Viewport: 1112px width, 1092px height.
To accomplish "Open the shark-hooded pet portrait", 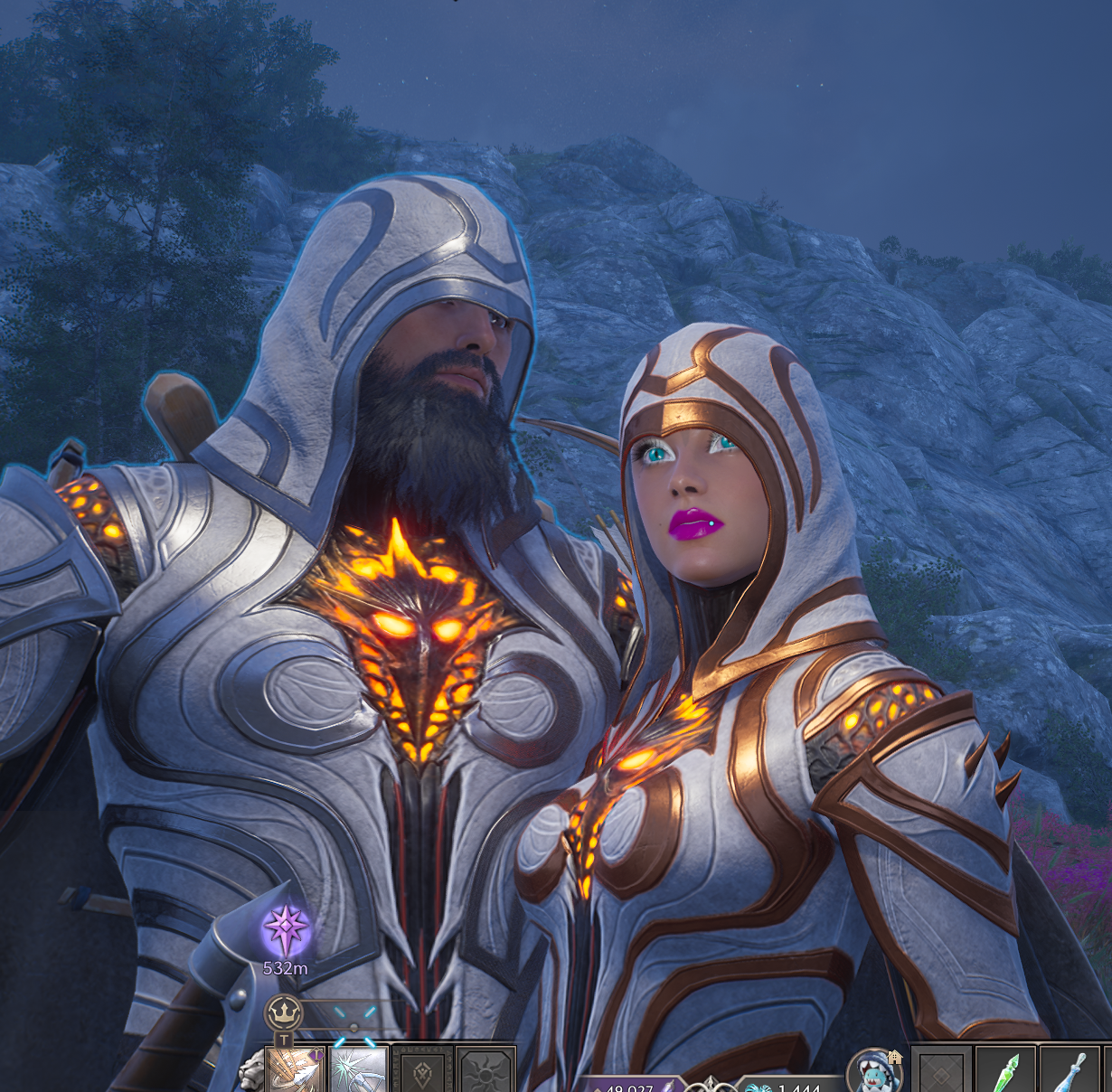I will (x=874, y=1072).
